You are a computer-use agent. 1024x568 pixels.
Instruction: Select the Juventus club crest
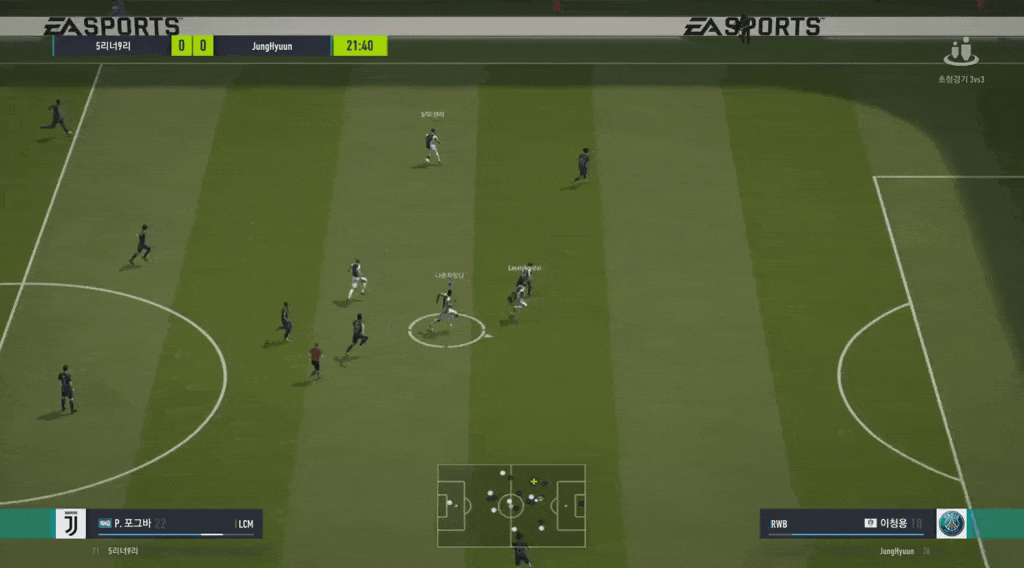click(x=70, y=523)
